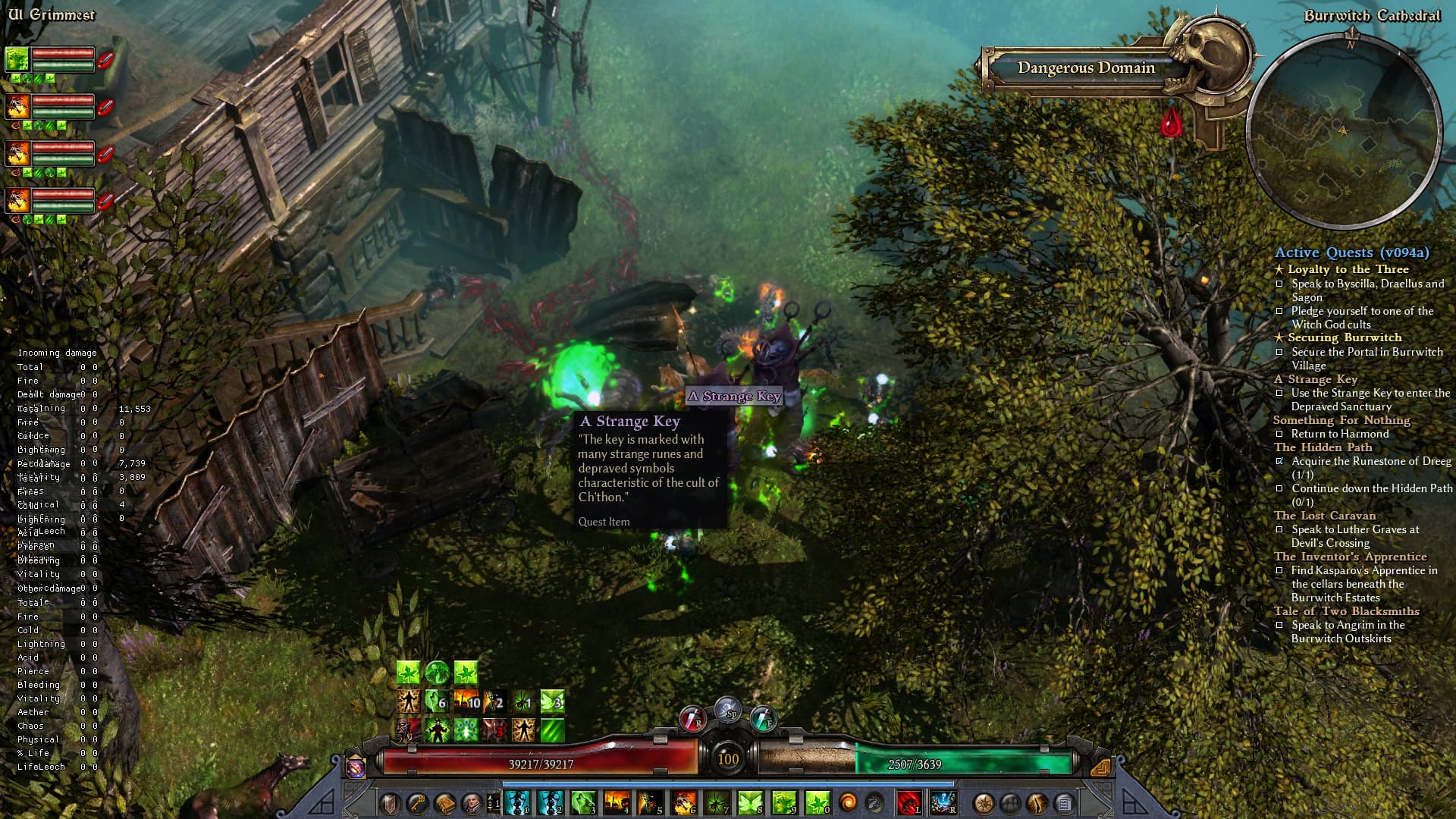Activate the burning village skill in slot 4
The height and width of the screenshot is (819, 1456).
tap(617, 802)
